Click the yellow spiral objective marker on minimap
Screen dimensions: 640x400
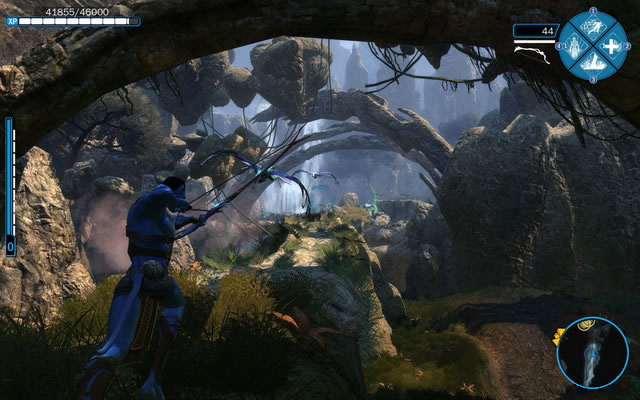(x=584, y=324)
